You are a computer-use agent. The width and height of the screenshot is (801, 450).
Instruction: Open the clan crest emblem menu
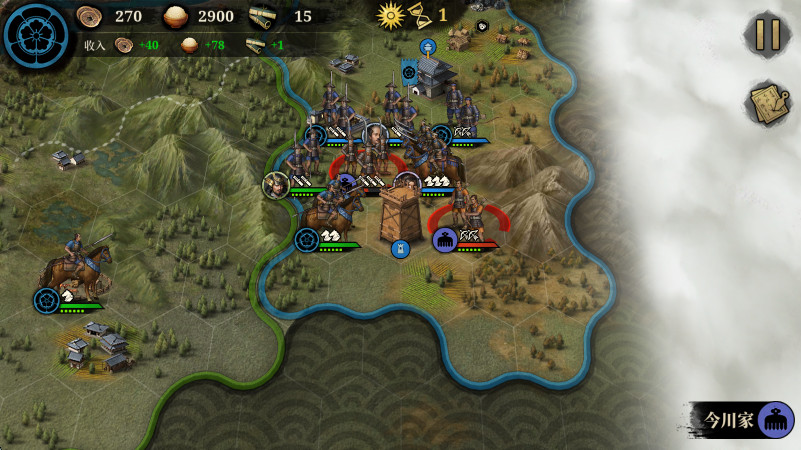tap(35, 35)
